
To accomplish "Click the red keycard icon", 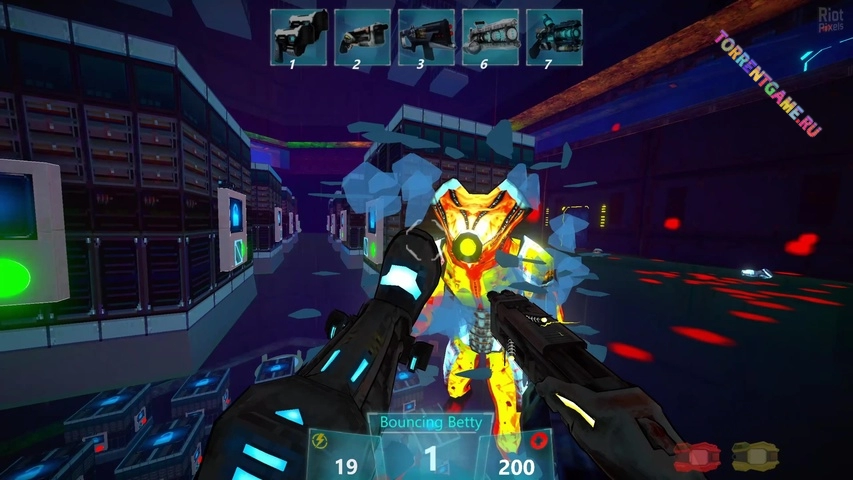I will coord(695,457).
